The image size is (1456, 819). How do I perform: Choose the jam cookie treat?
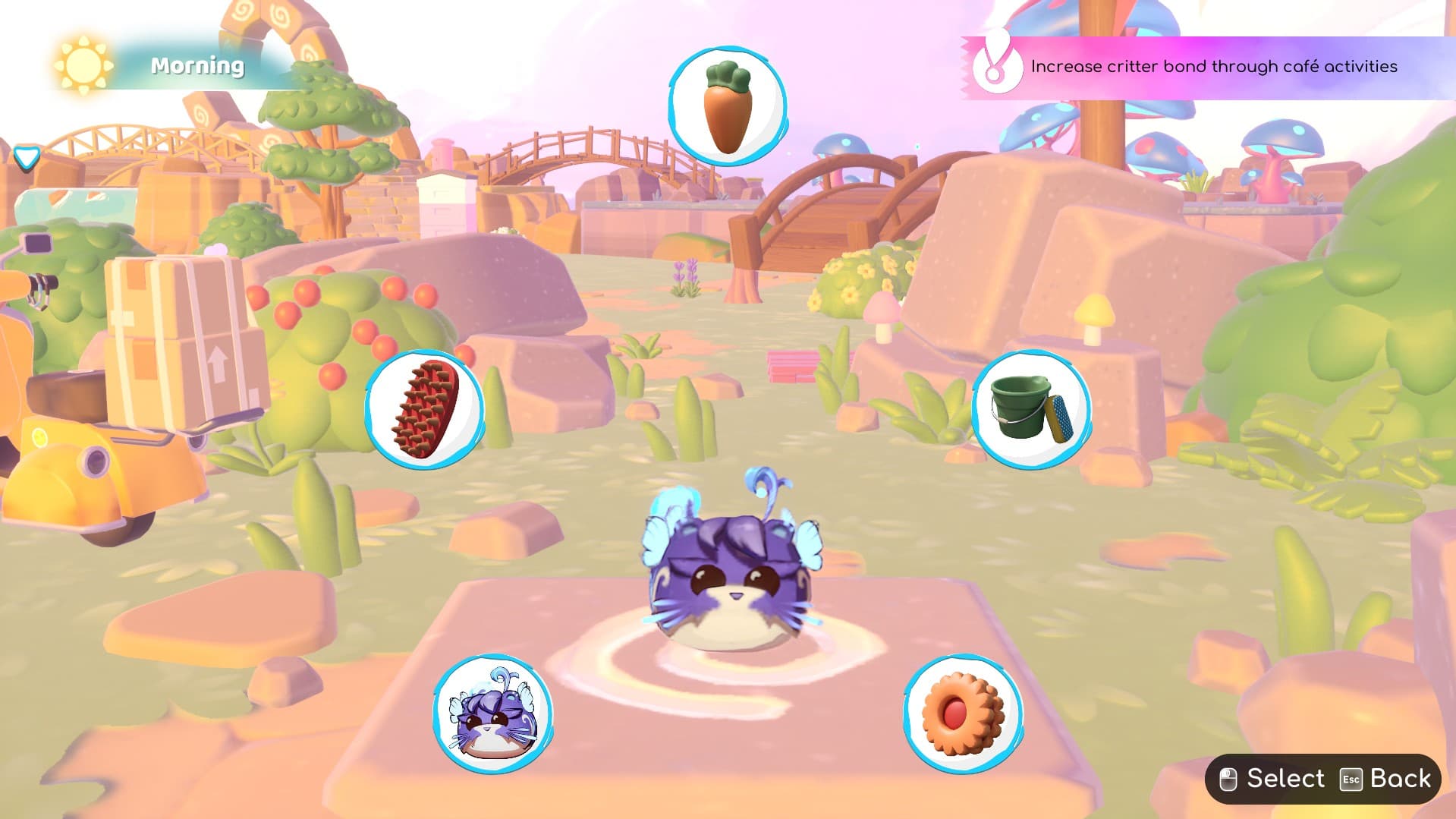point(963,714)
